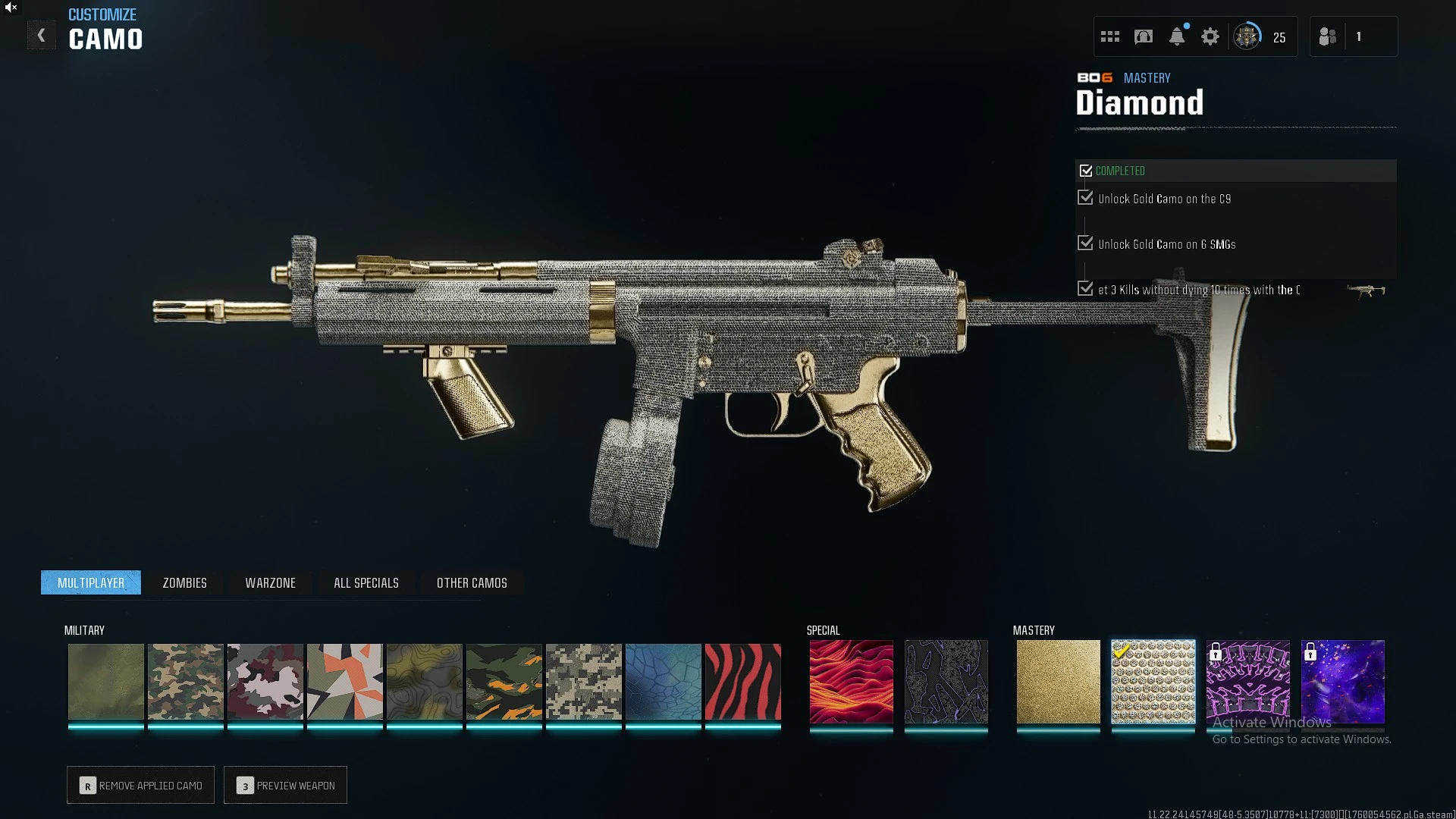Select the Other Camos tab
This screenshot has height=819, width=1456.
point(472,582)
